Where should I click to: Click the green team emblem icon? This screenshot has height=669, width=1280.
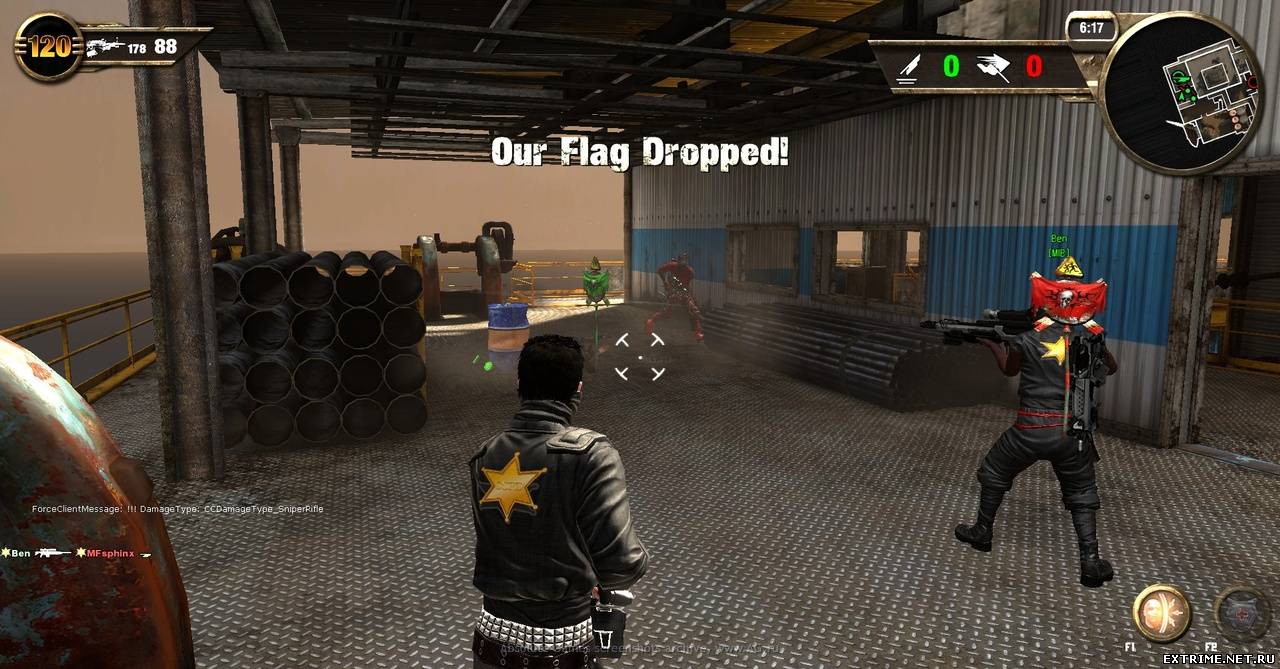[x=908, y=67]
